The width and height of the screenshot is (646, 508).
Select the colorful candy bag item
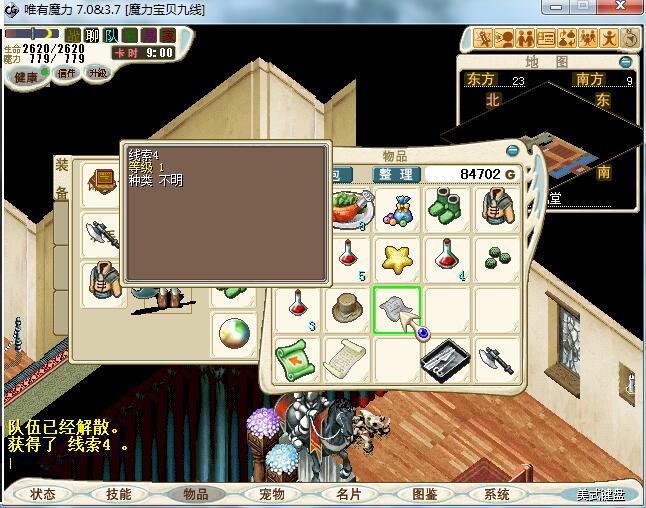[397, 209]
